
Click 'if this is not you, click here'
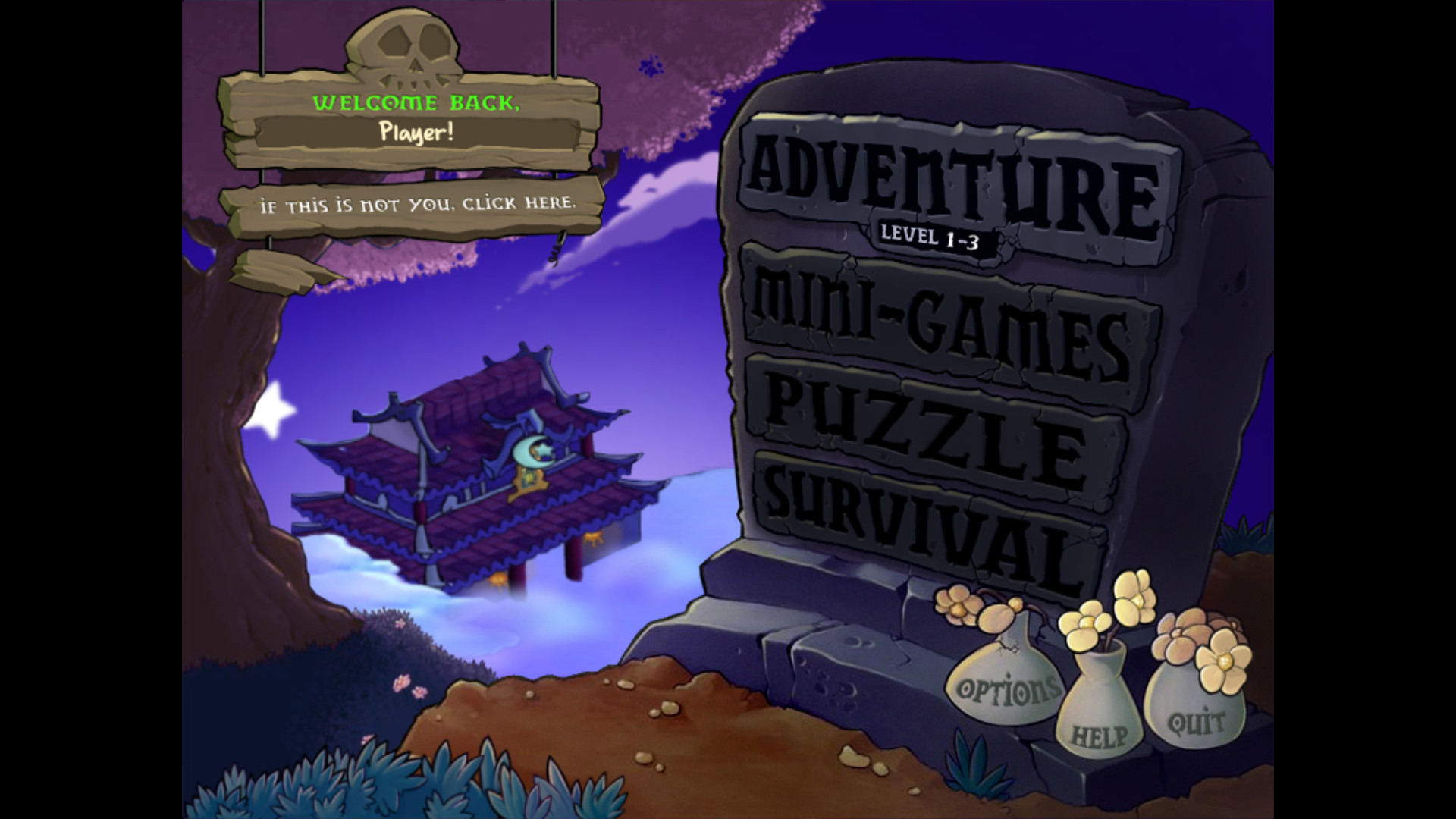(419, 203)
